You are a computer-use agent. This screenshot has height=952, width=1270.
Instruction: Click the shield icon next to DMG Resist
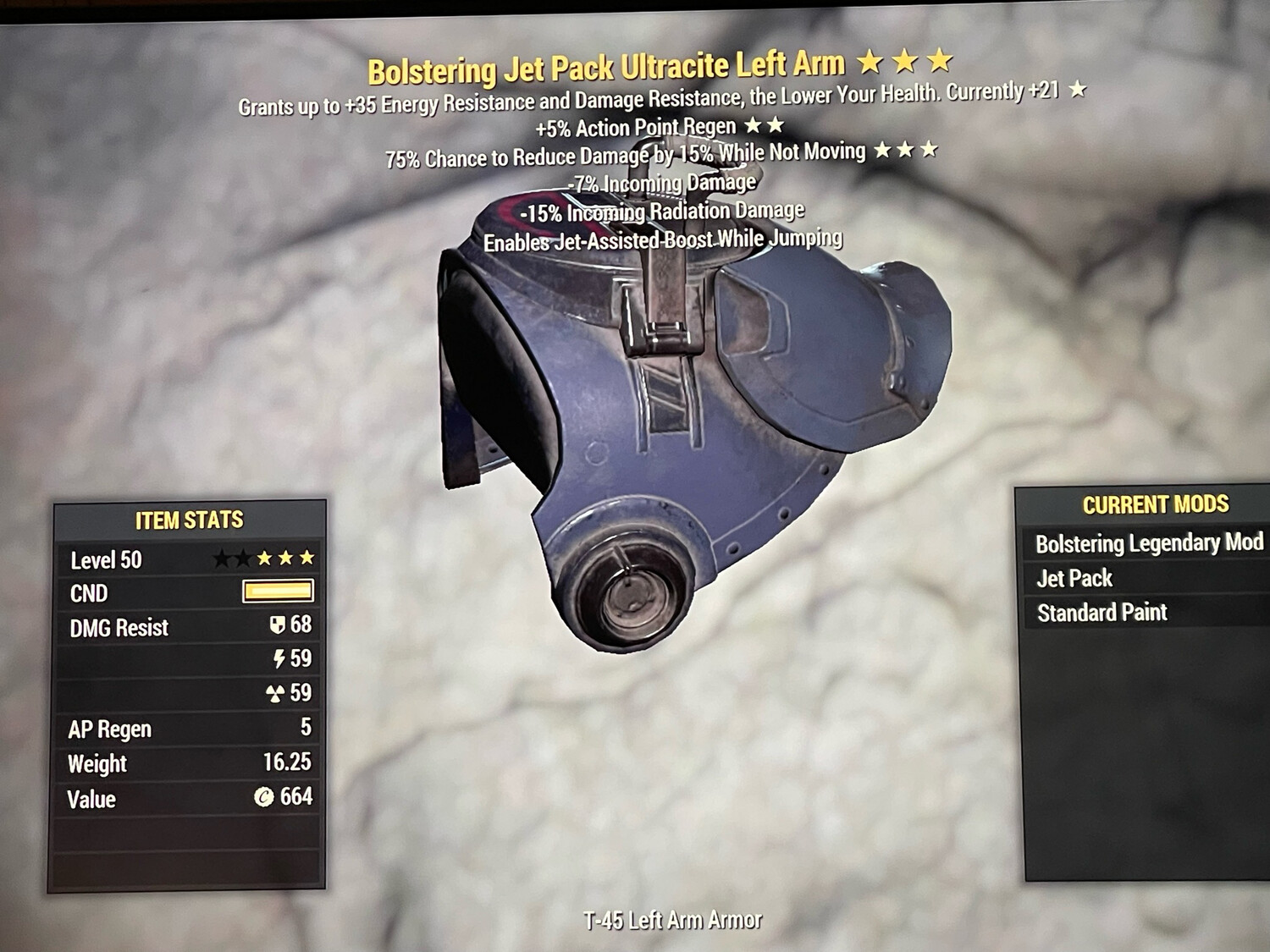tap(279, 627)
